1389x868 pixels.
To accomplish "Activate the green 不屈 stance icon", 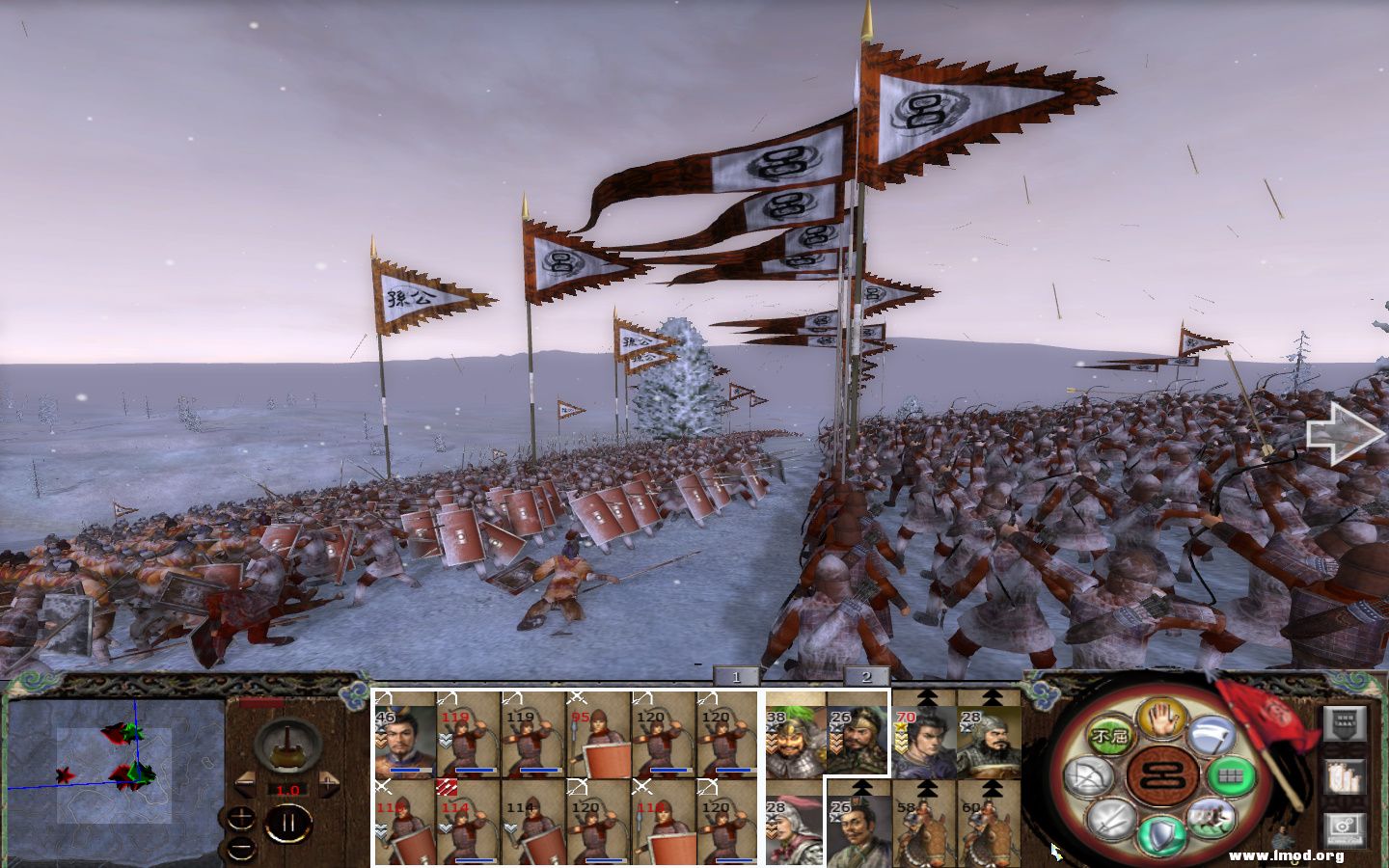I will pos(1109,735).
